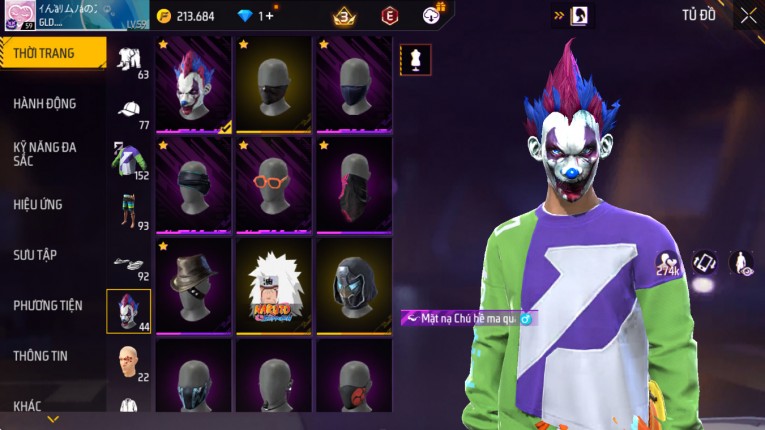Close the Tủ Đồ wardrobe screen
765x430 pixels.
(x=748, y=15)
